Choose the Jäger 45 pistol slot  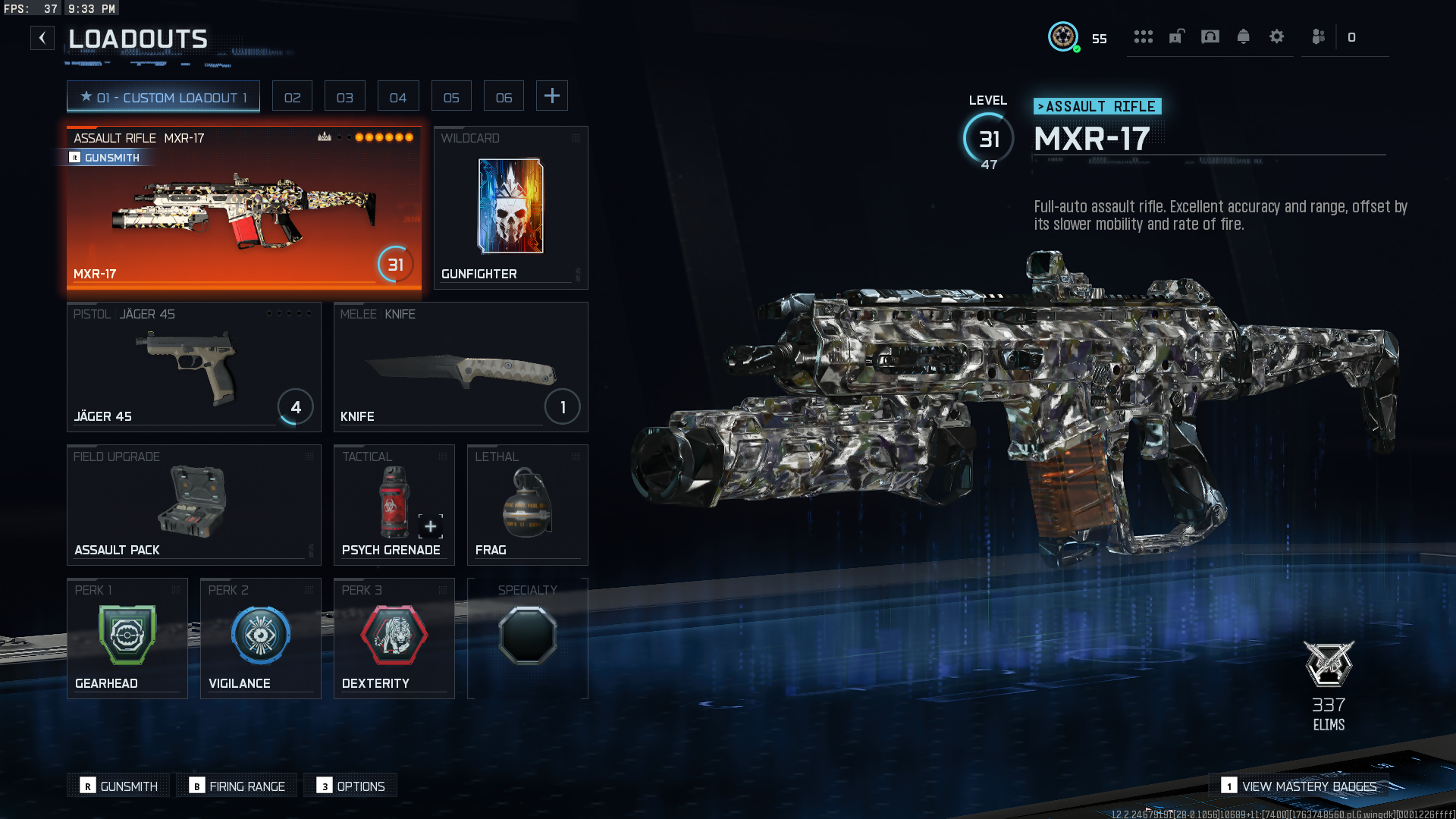tap(193, 367)
